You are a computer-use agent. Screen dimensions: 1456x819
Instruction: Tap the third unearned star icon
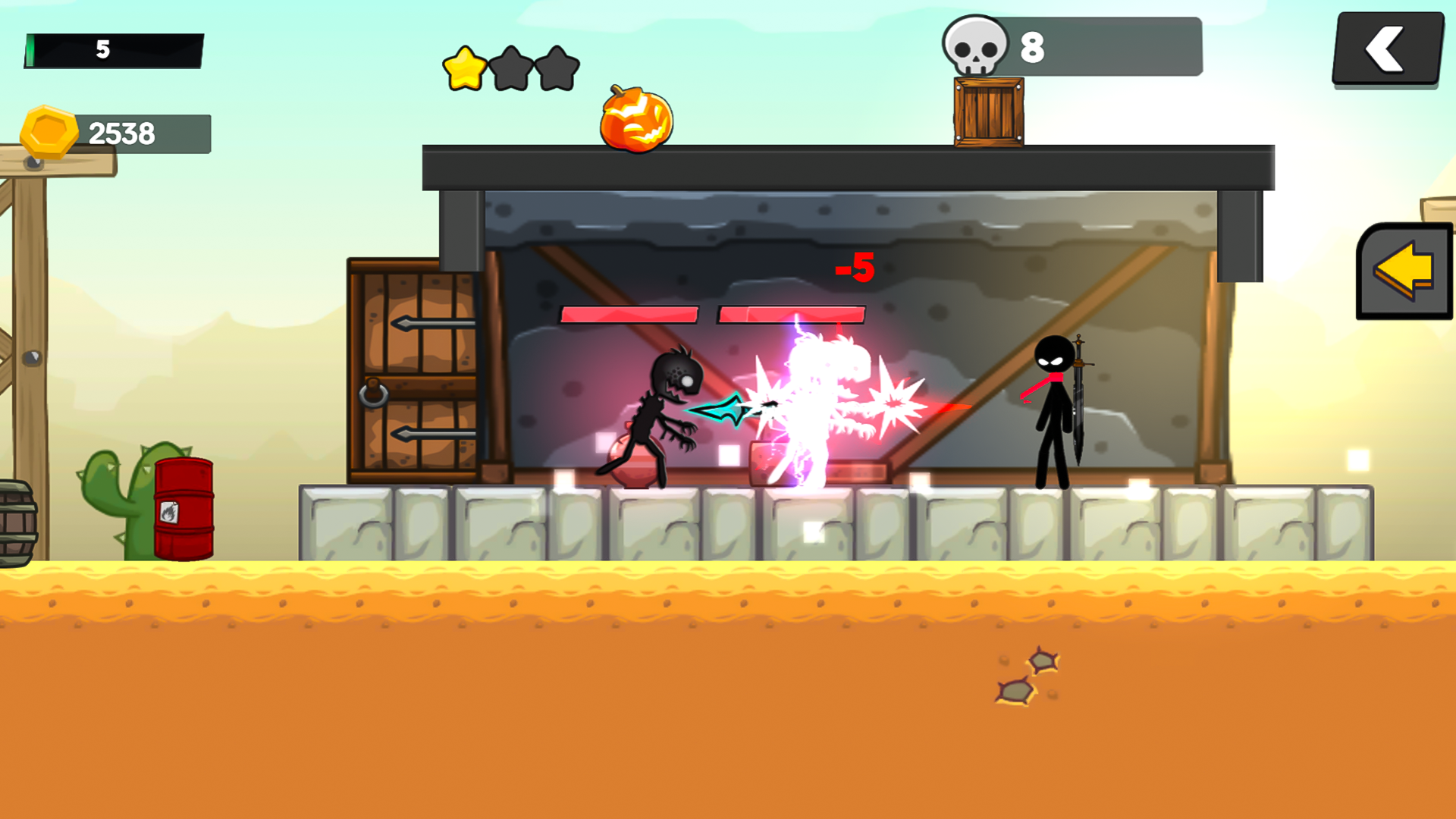coord(556,67)
